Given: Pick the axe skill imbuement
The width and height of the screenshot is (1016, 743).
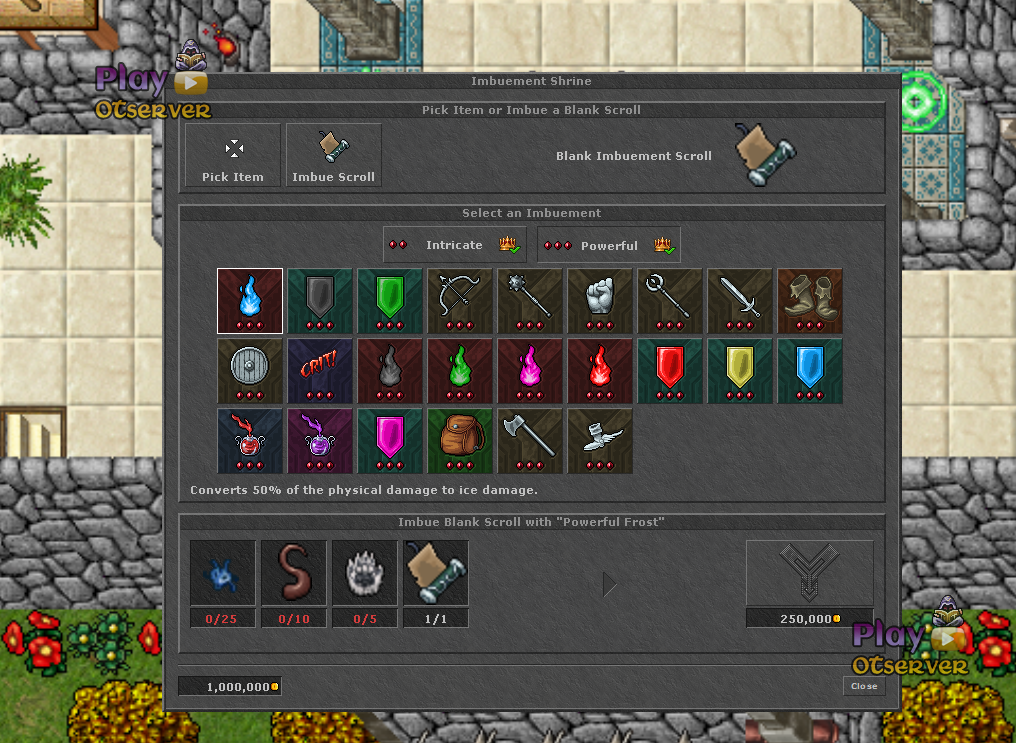Looking at the screenshot, I should 530,440.
